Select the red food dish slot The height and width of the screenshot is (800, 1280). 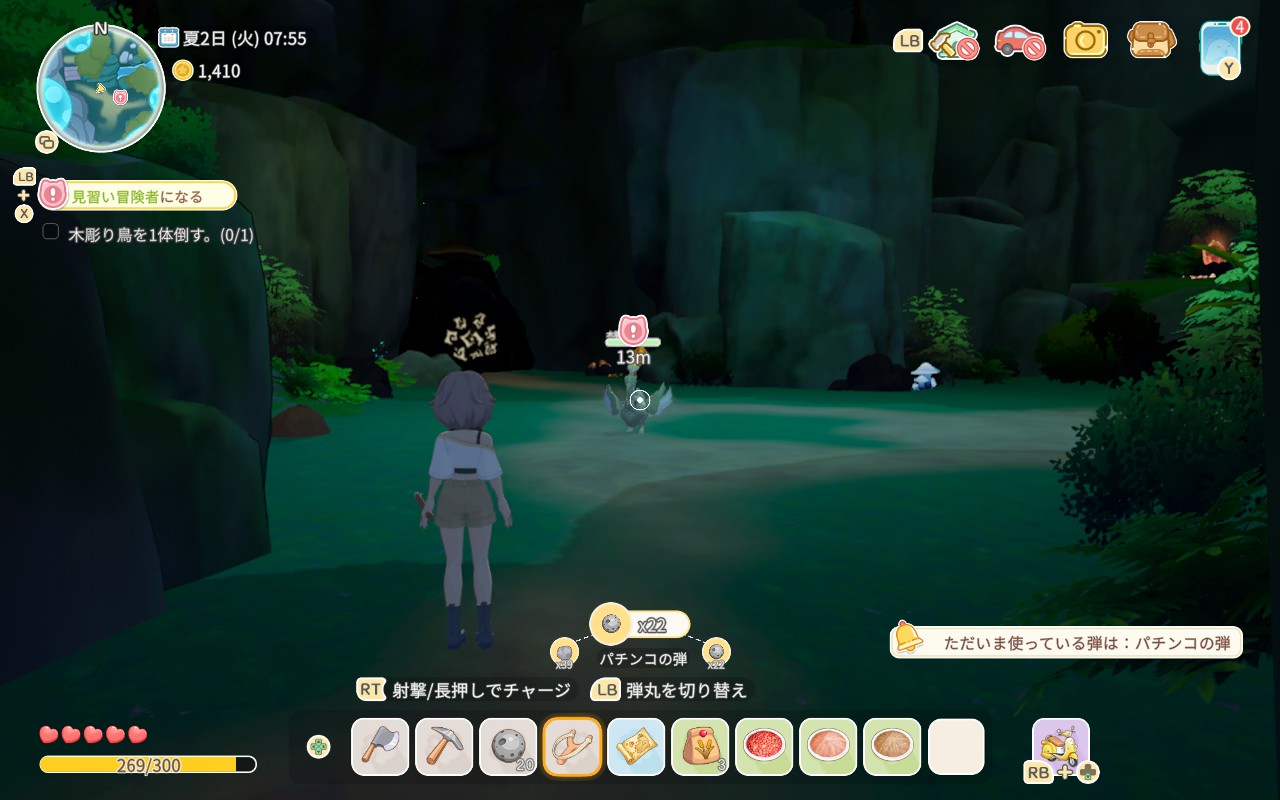[x=764, y=747]
